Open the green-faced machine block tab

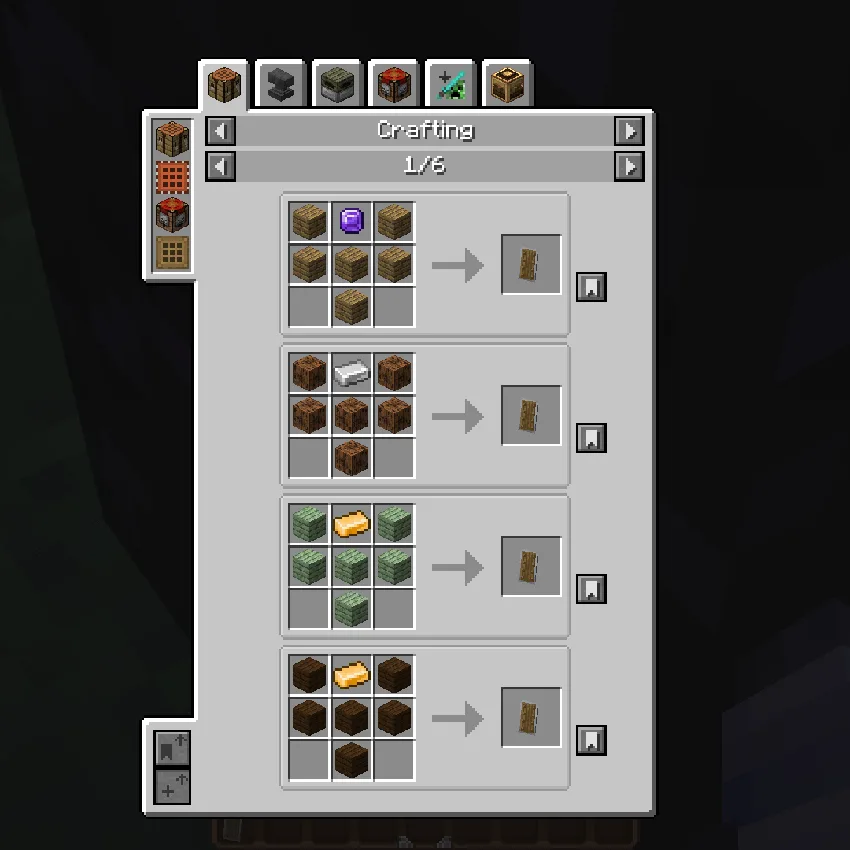coord(337,86)
